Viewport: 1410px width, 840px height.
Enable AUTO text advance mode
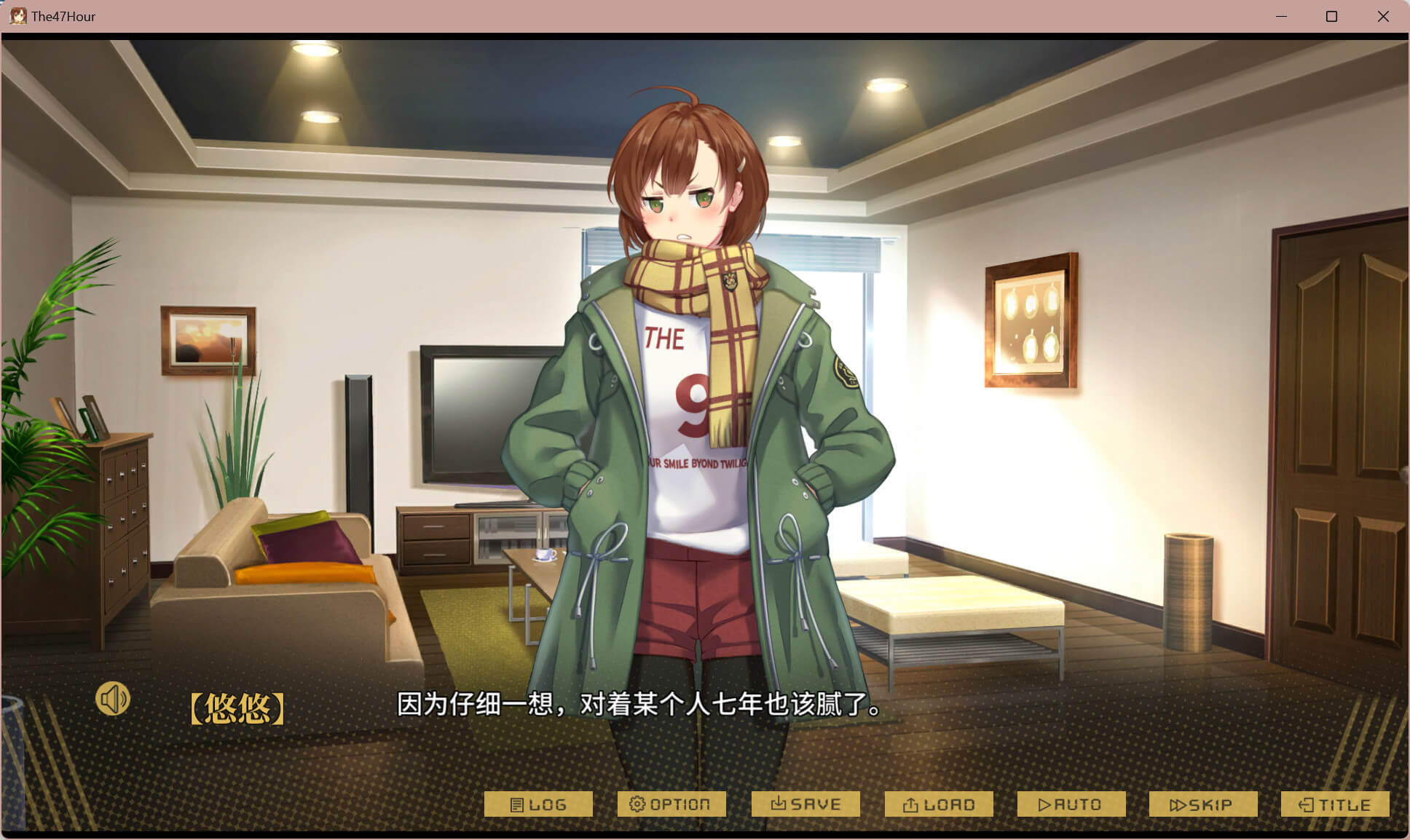1071,804
